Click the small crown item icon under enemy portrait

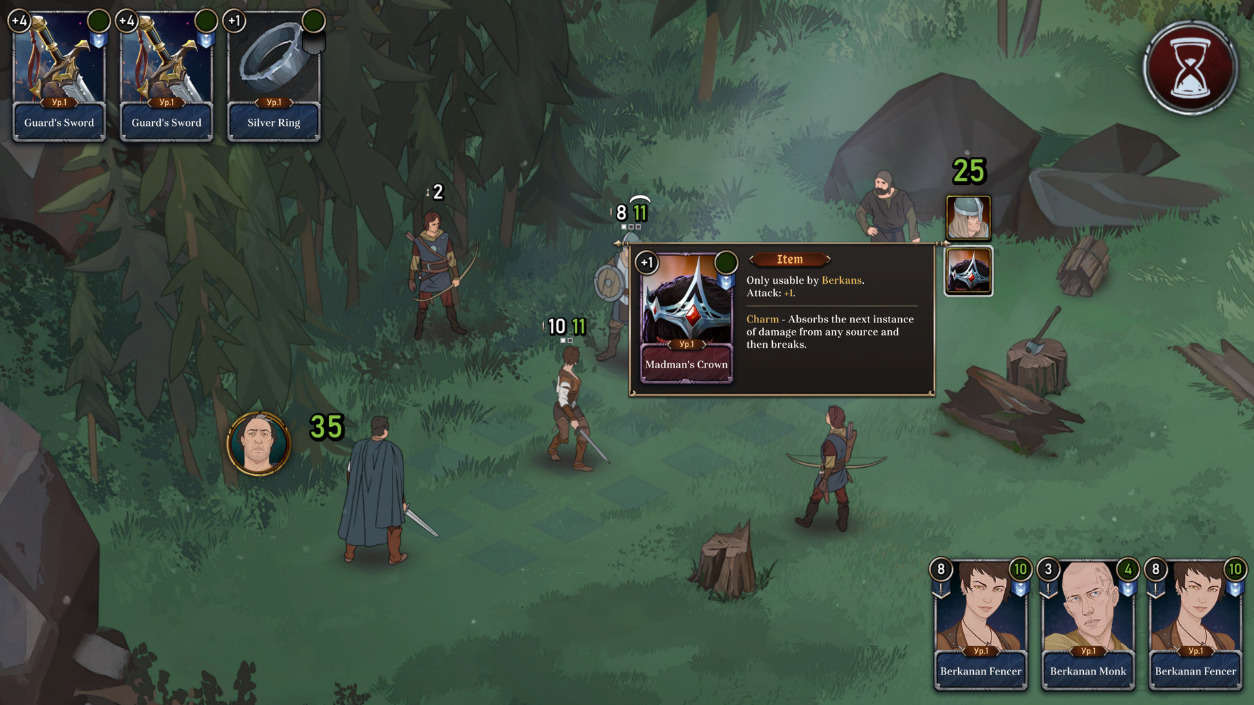[968, 271]
